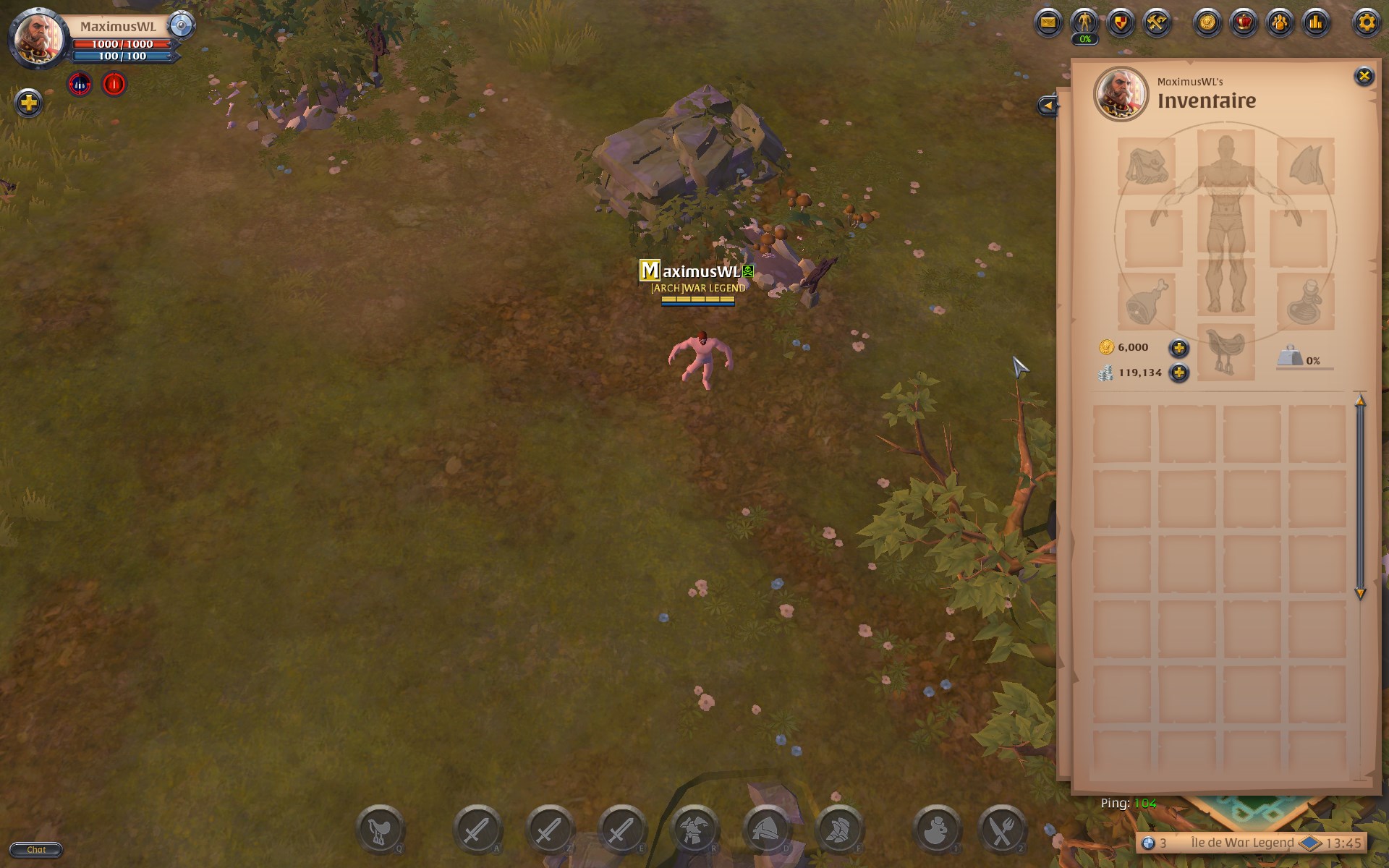This screenshot has width=1389, height=868.
Task: Click the plus button next to 119,134 silver
Action: pos(1178,373)
